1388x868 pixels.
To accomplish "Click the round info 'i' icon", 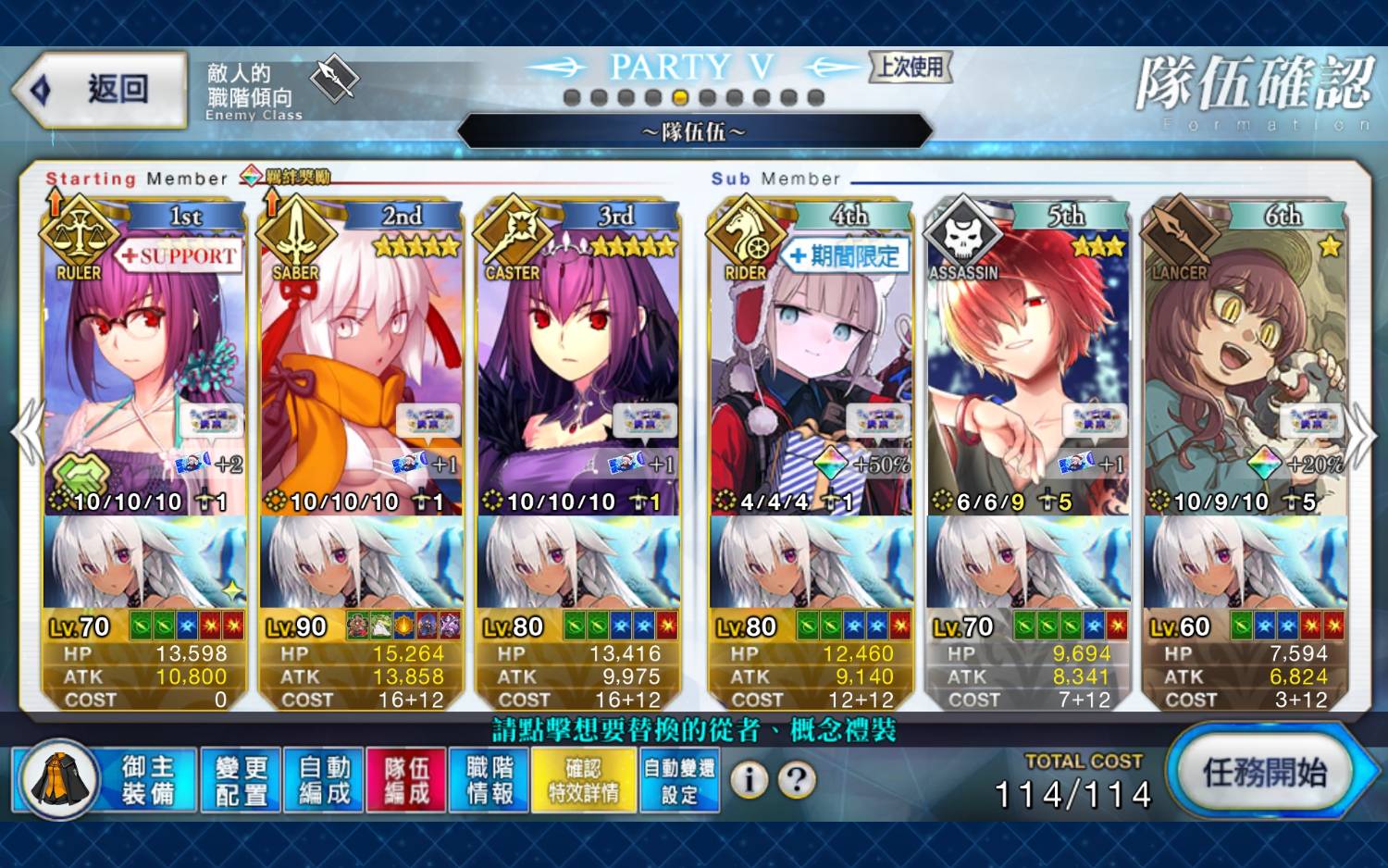I will click(749, 780).
